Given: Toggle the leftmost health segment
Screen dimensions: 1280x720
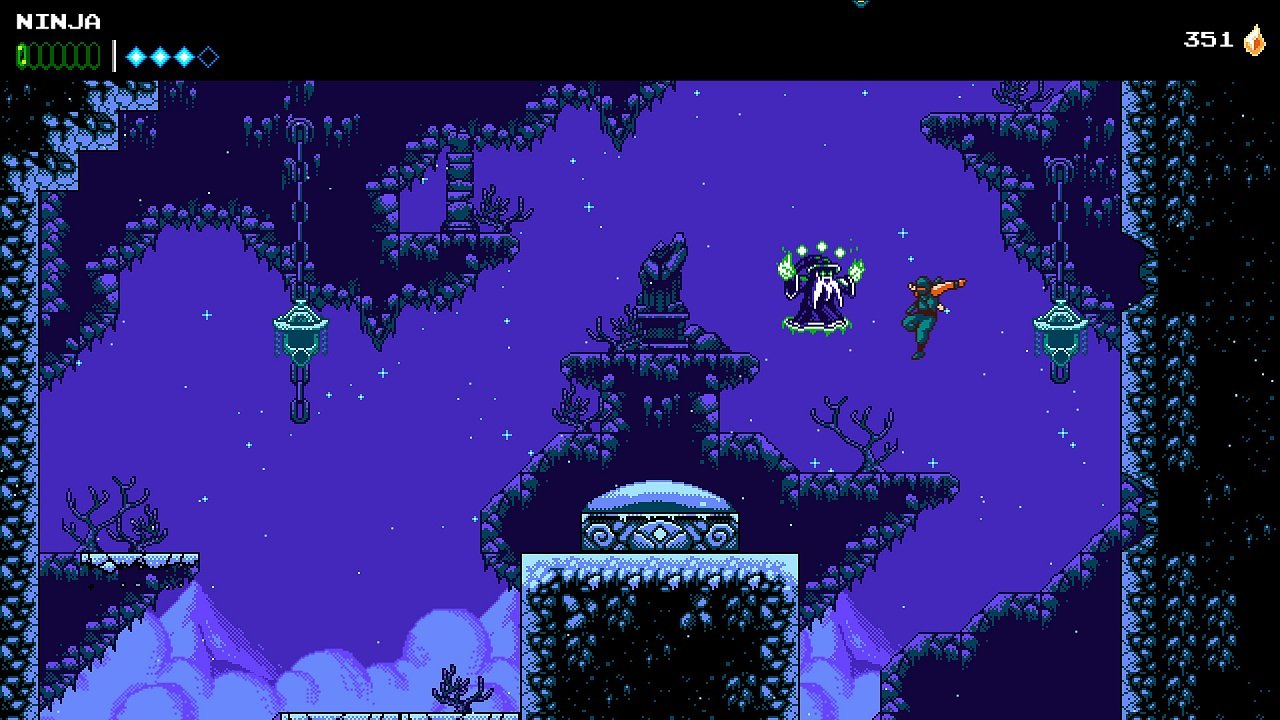Looking at the screenshot, I should pyautogui.click(x=23, y=55).
